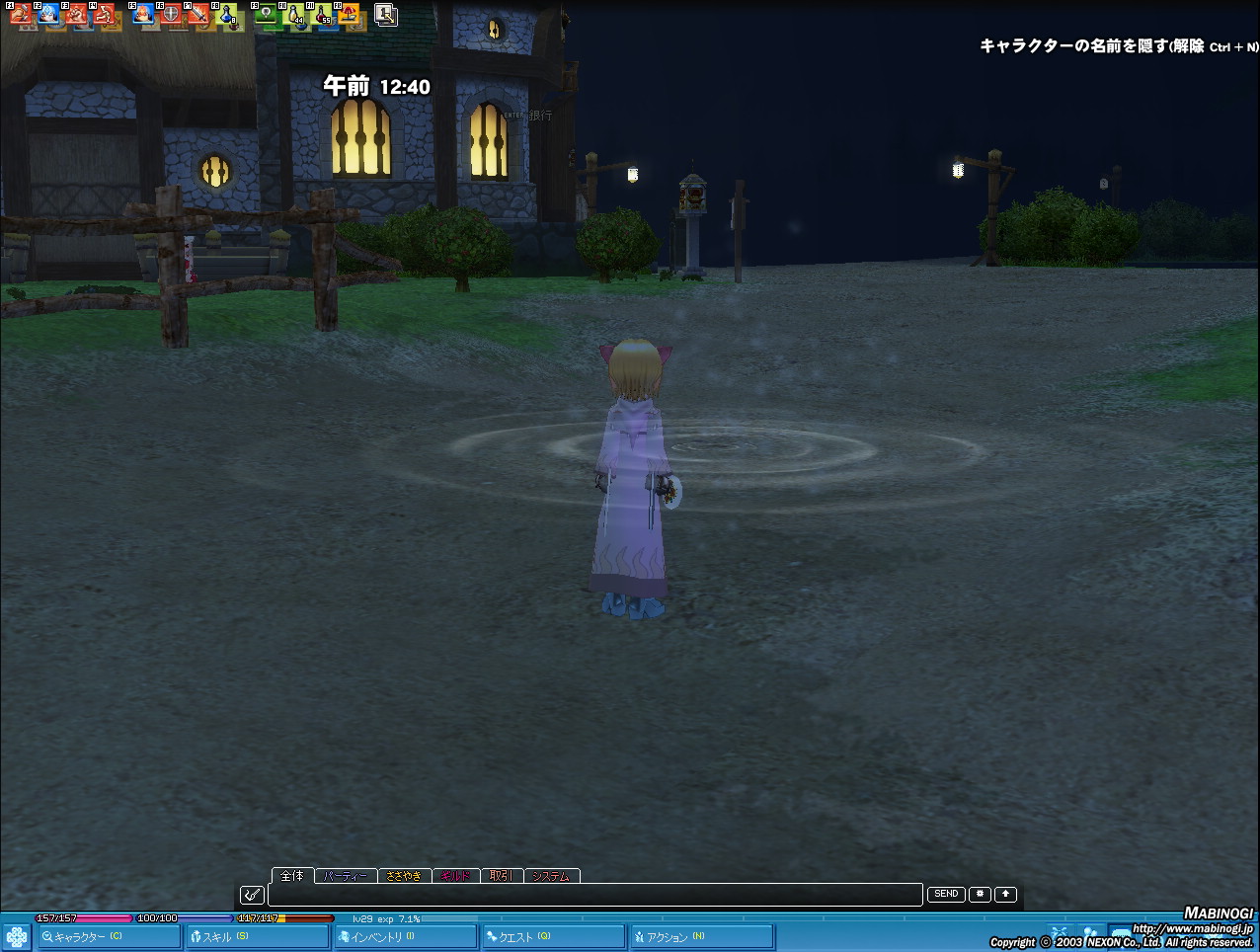1260x952 pixels.
Task: Activate the F7 sword attack skill
Action: (x=199, y=15)
